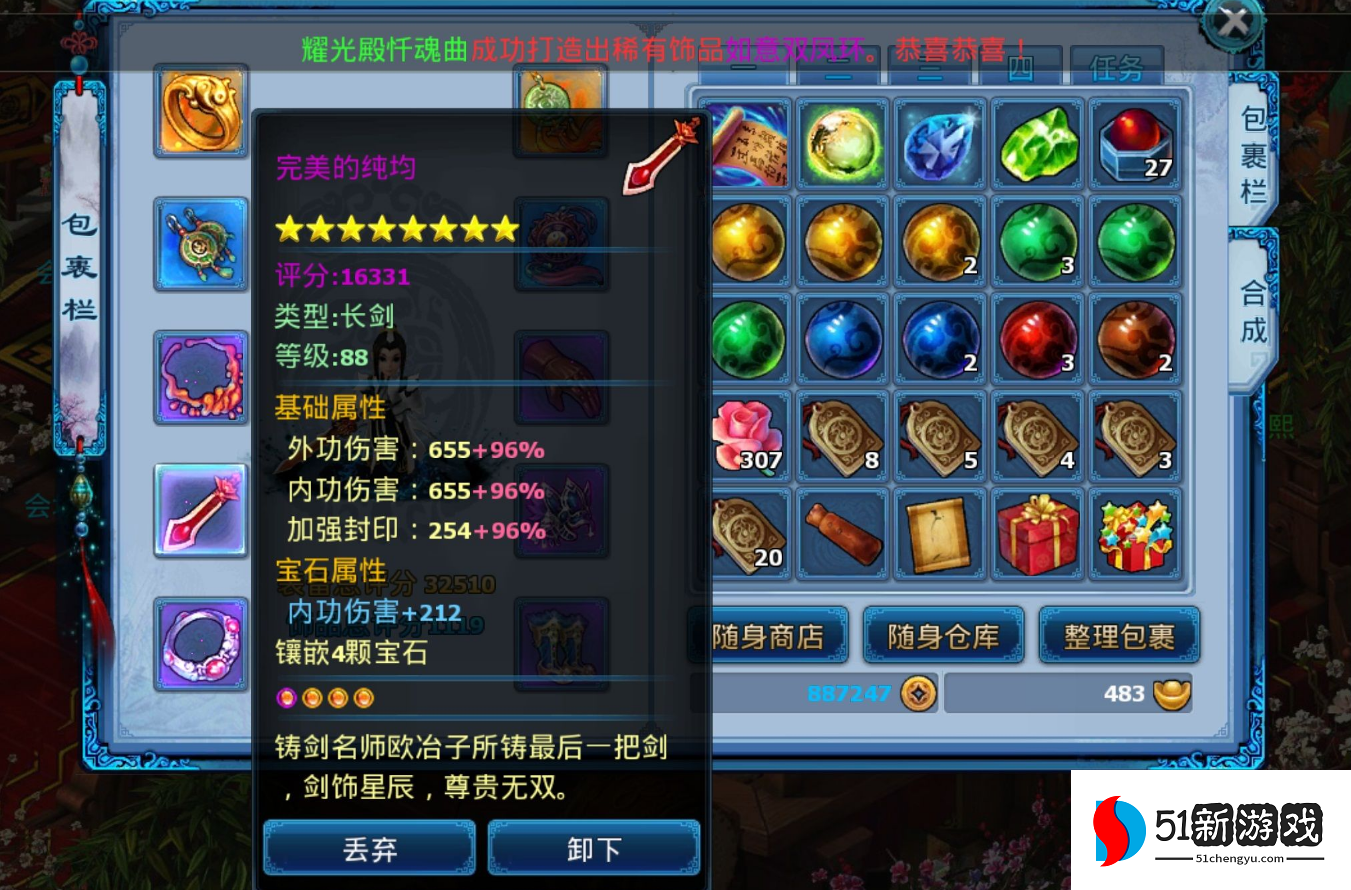
Task: Select the purple ring in the left equipment column
Action: [x=200, y=643]
